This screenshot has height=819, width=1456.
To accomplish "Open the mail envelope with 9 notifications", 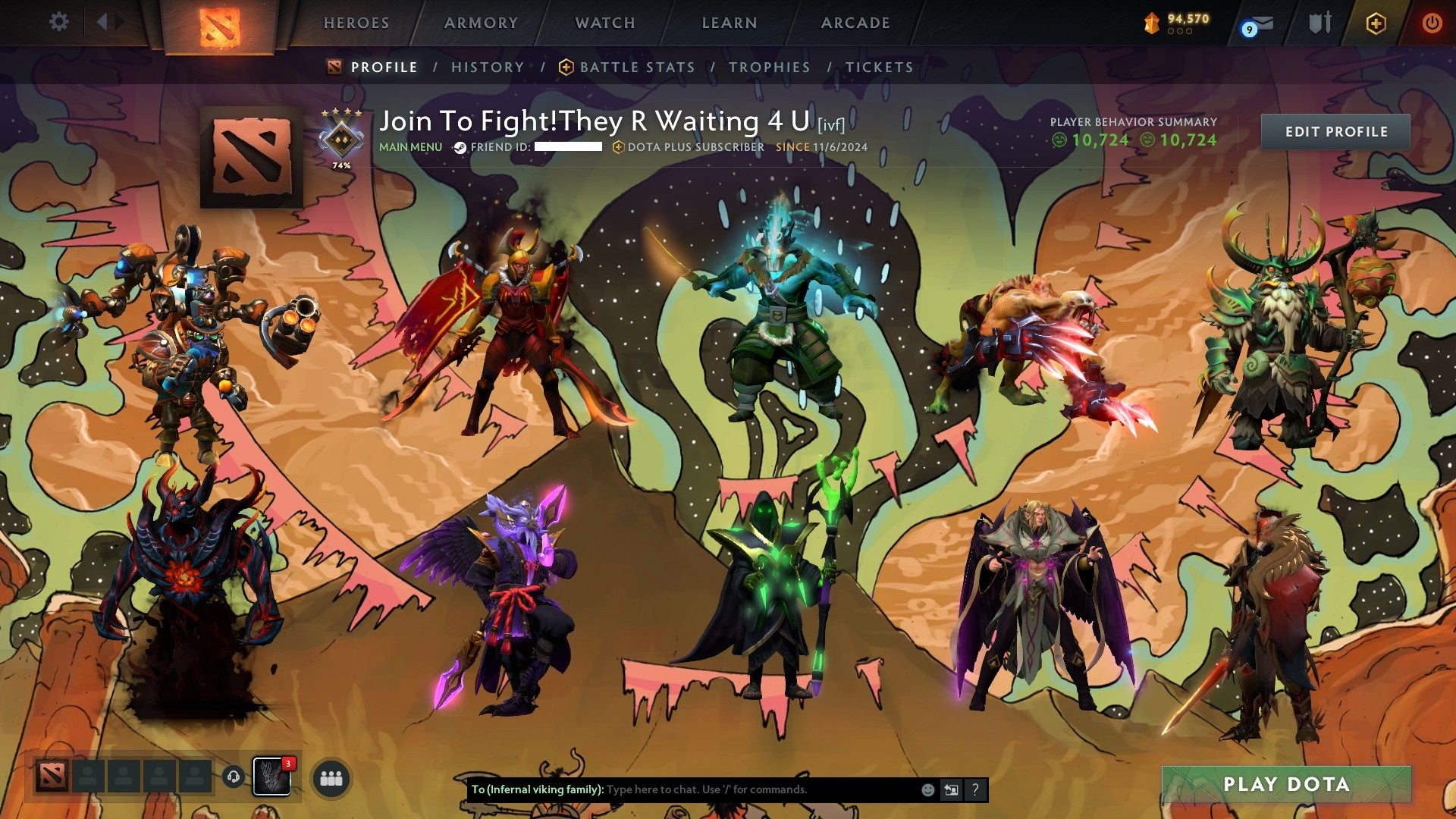I will point(1259,23).
